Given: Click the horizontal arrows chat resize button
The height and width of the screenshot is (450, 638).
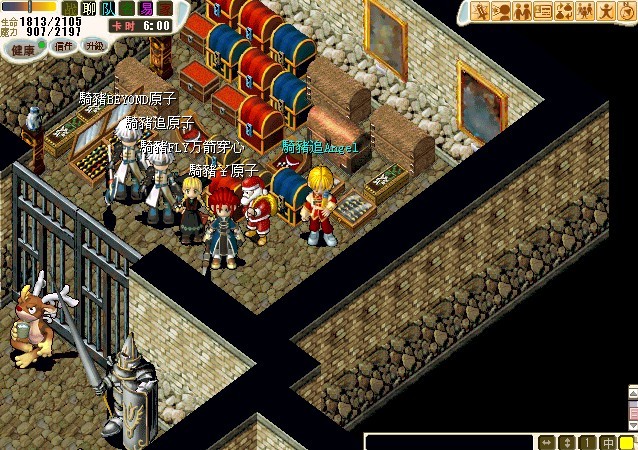Looking at the screenshot, I should (546, 442).
